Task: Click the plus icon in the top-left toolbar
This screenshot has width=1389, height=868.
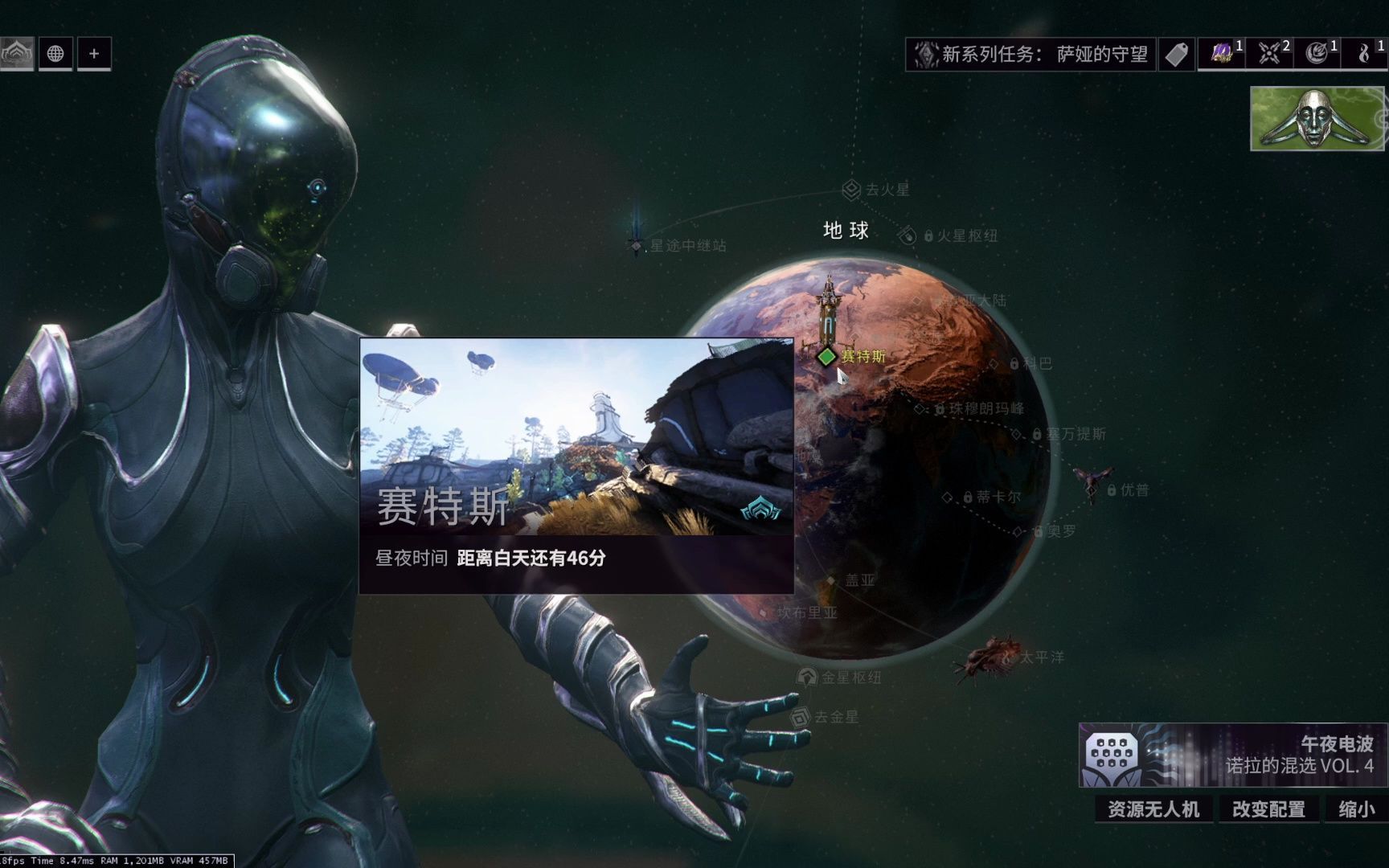Action: pos(94,54)
